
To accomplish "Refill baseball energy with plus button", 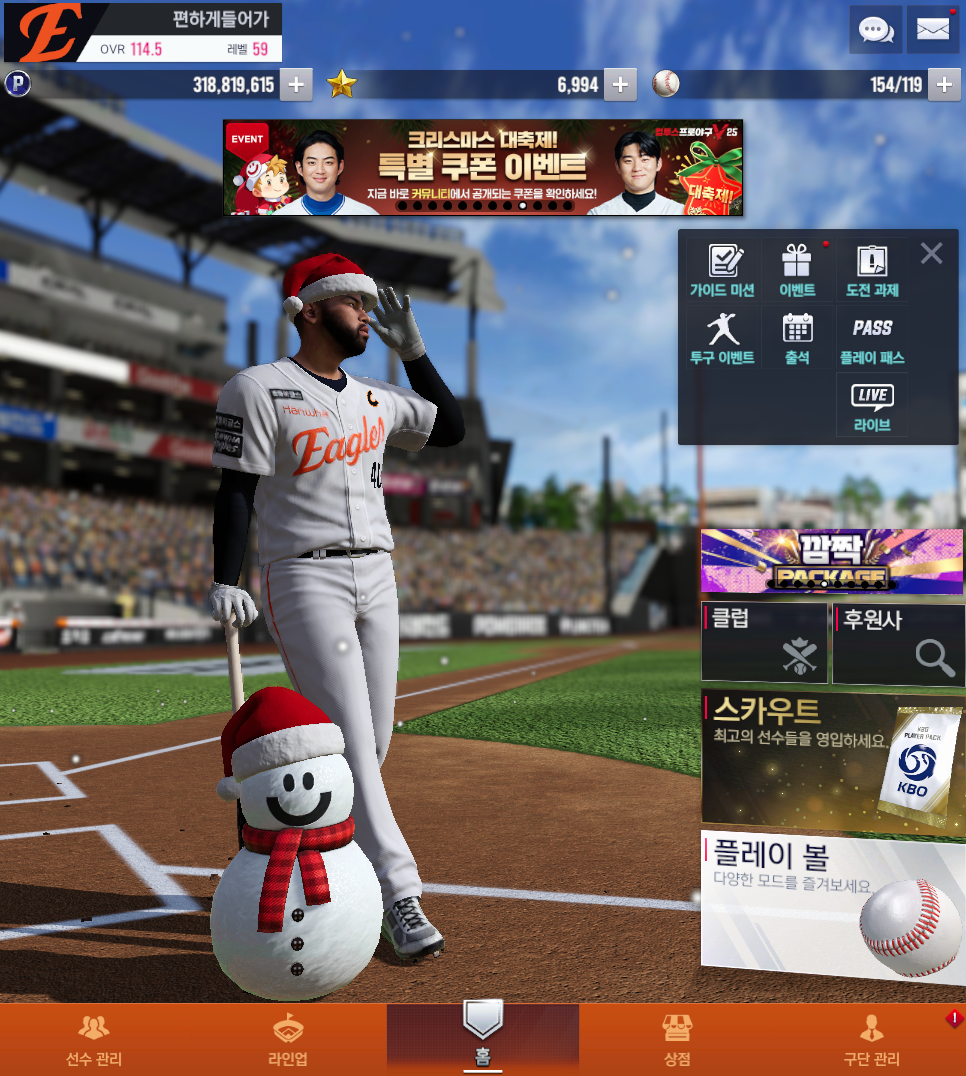I will point(944,85).
